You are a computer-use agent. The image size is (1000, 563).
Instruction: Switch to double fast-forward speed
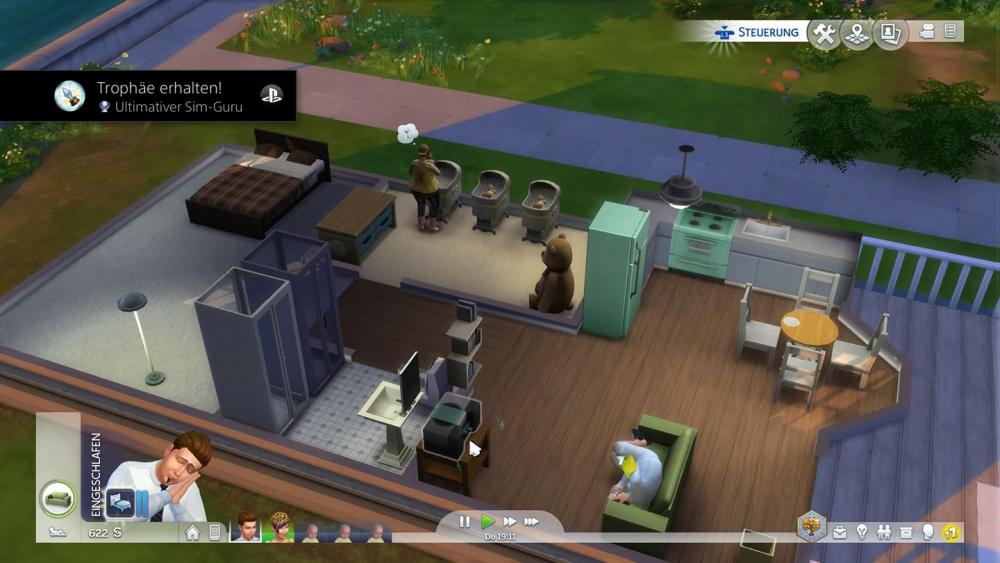click(509, 521)
